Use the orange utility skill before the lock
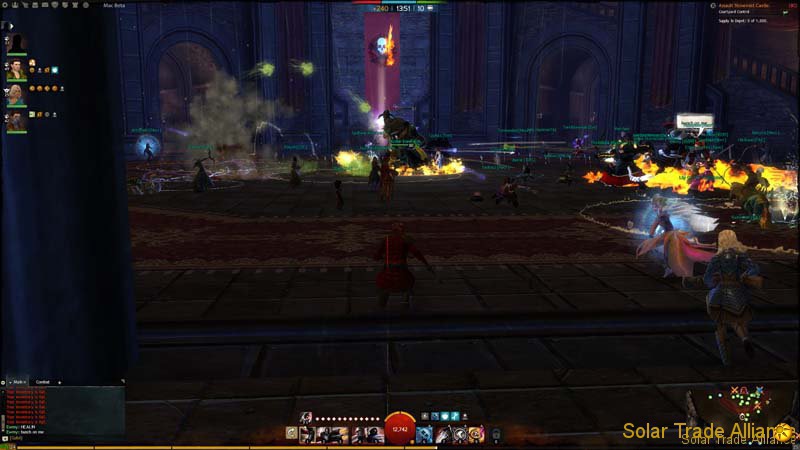 [475, 434]
